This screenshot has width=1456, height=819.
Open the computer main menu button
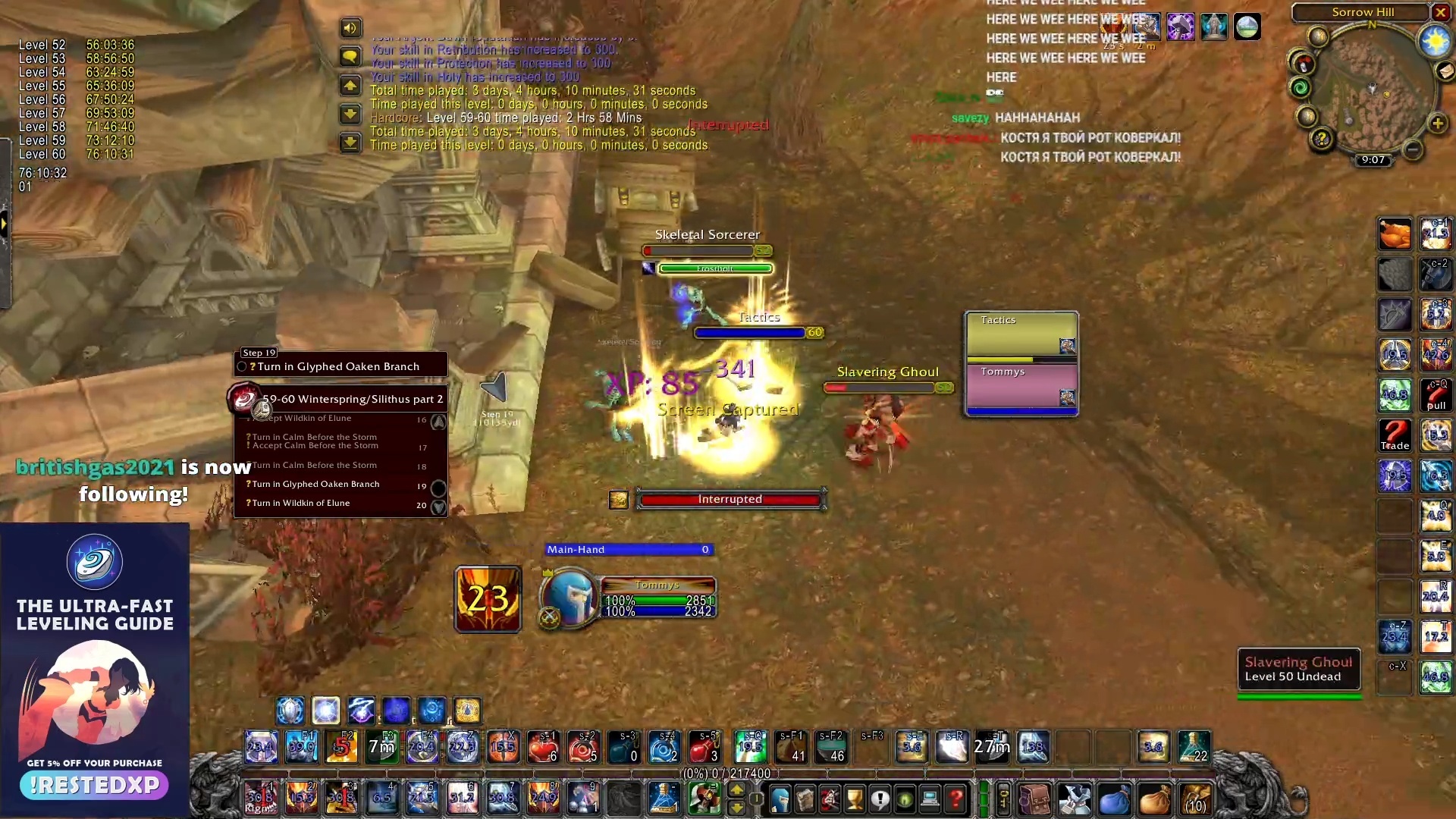coord(930,799)
